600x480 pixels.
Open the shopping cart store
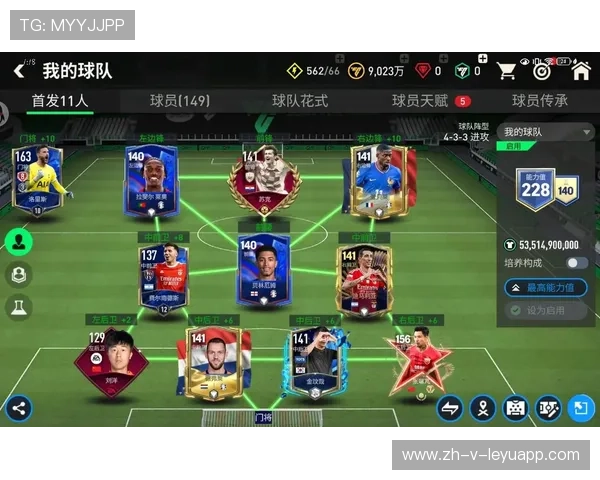pyautogui.click(x=507, y=71)
